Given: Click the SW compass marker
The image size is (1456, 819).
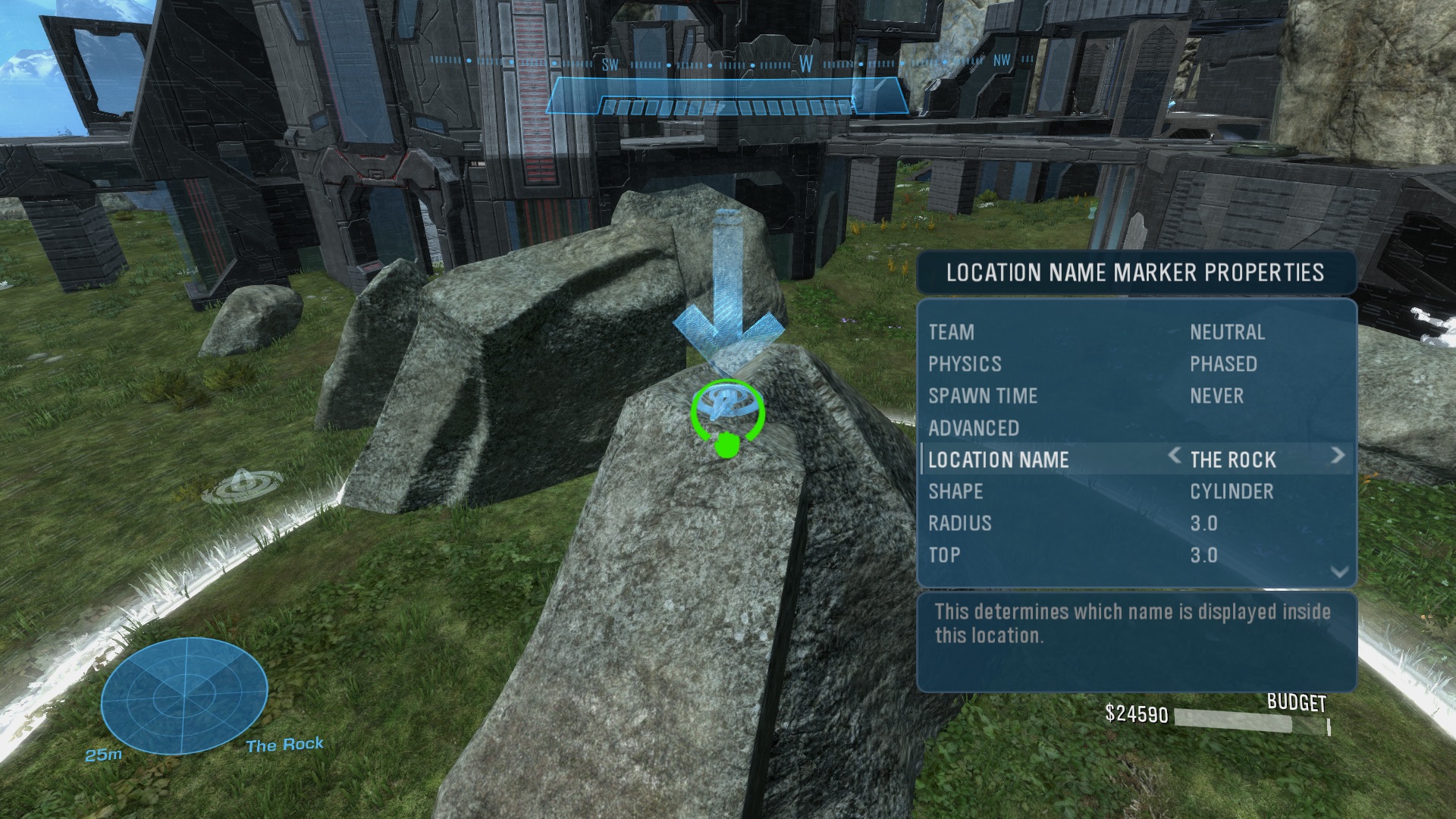Looking at the screenshot, I should coord(611,66).
